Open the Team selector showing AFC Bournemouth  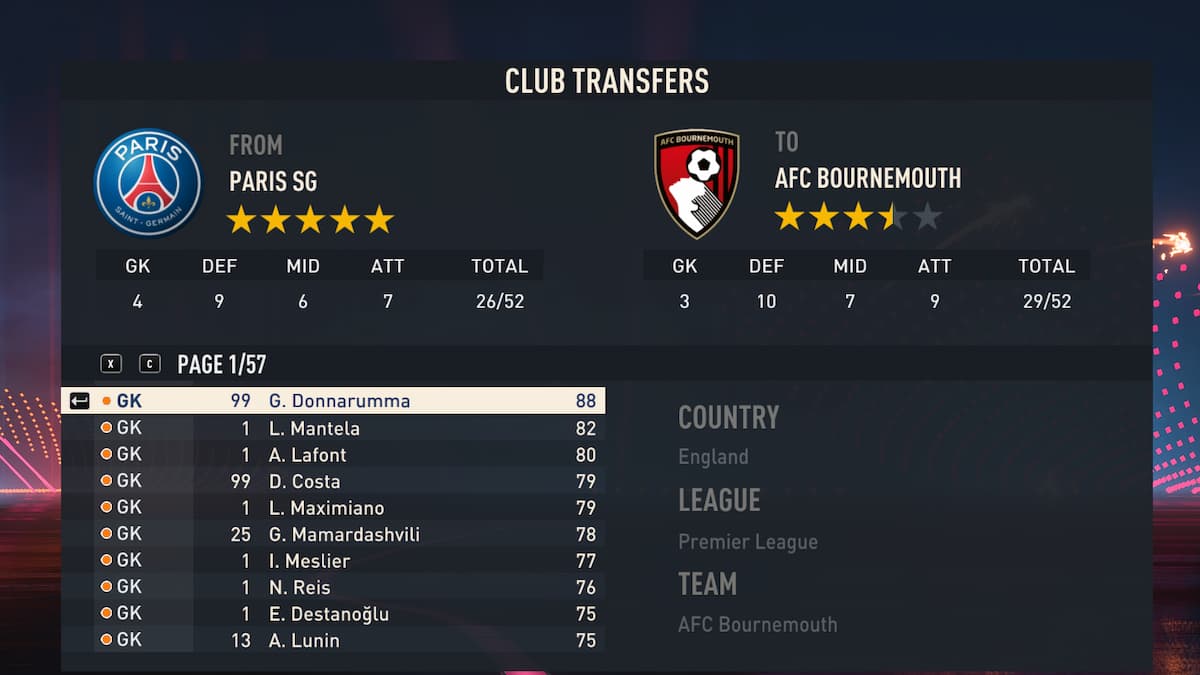coord(757,625)
